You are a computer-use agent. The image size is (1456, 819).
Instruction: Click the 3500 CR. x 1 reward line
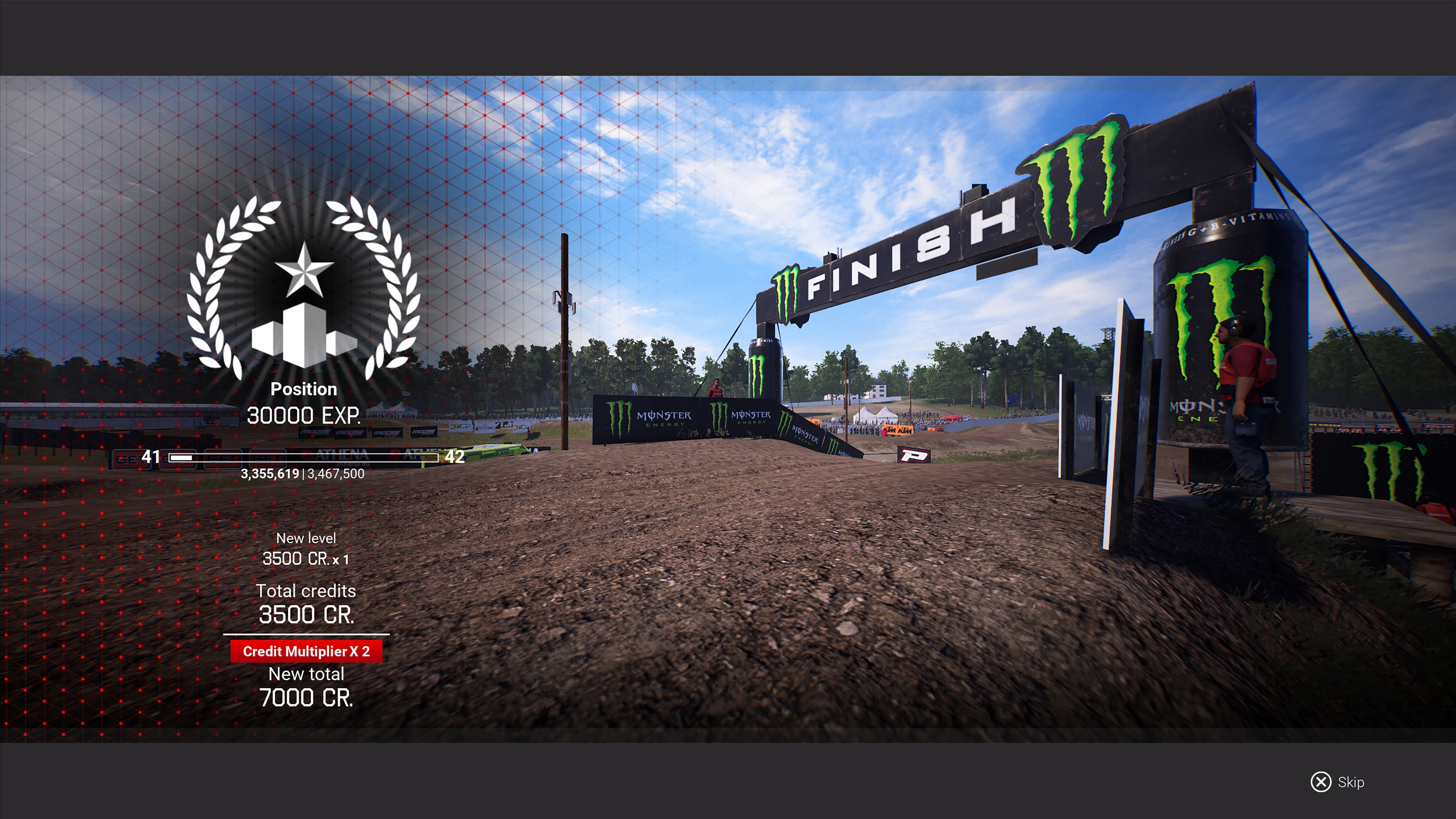[x=305, y=560]
